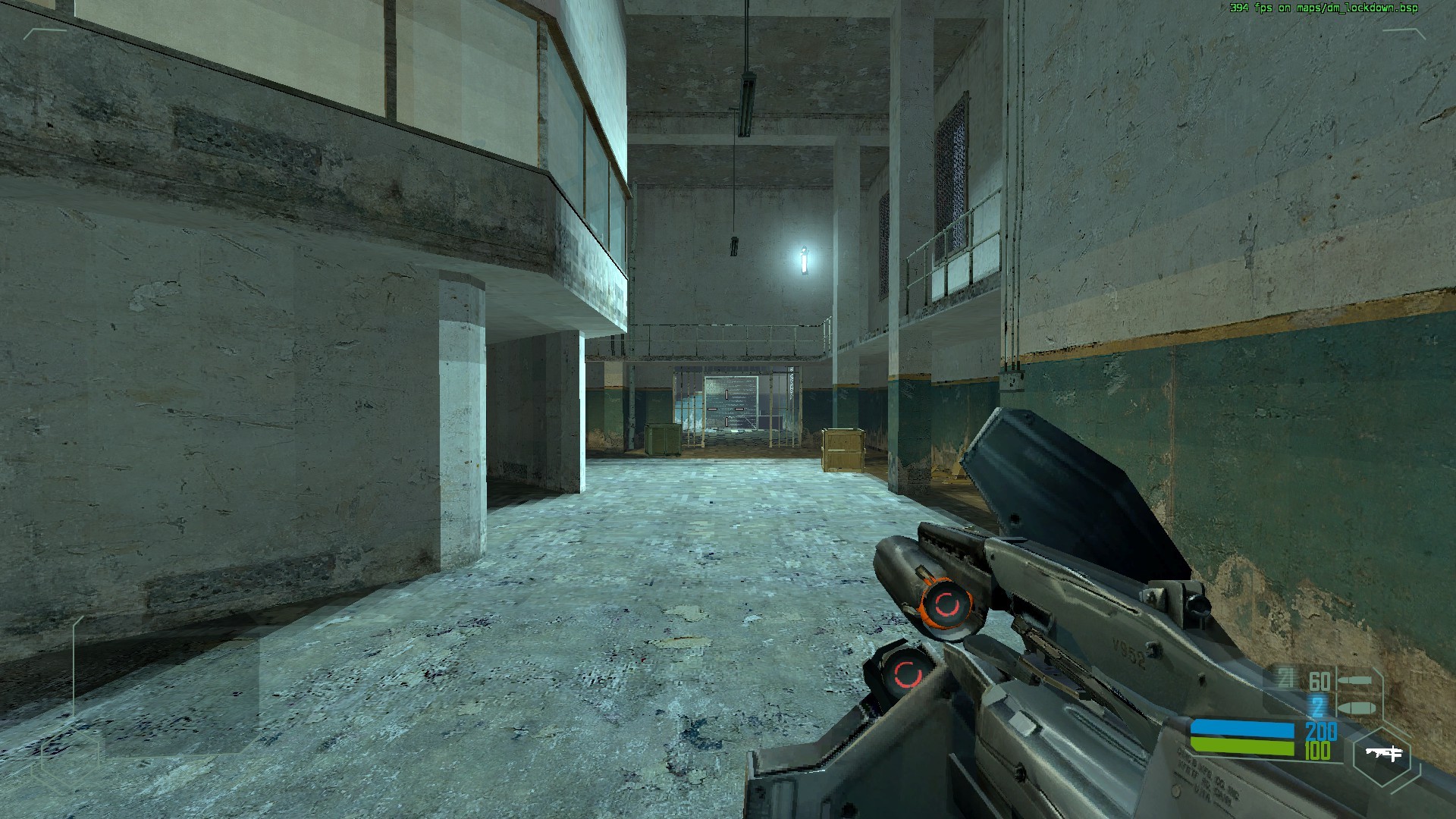Click the grenade round icon below the bullet icon

pyautogui.click(x=1357, y=708)
